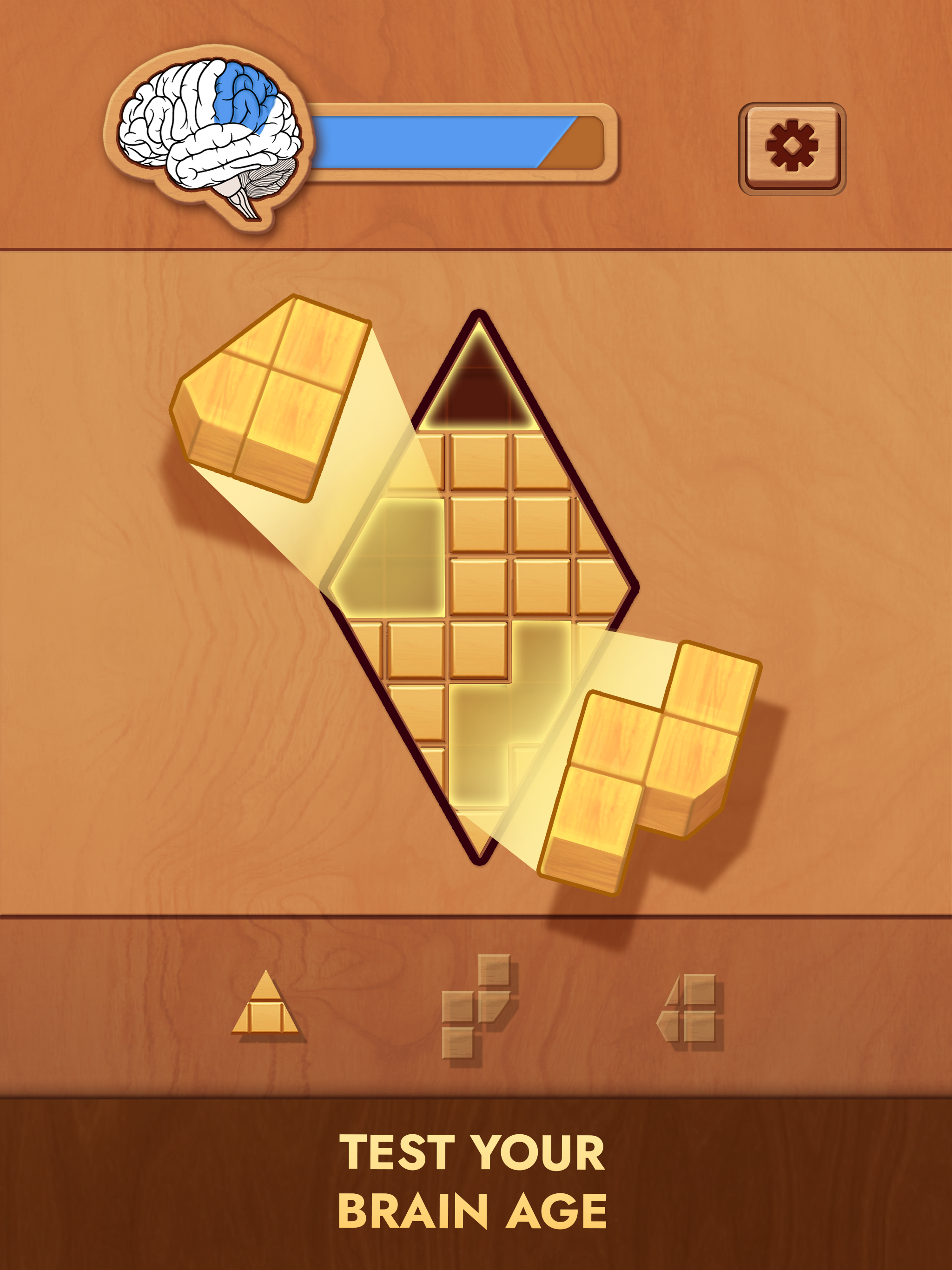The image size is (952, 1270).
Task: Open settings with the gear button
Action: coord(792,147)
